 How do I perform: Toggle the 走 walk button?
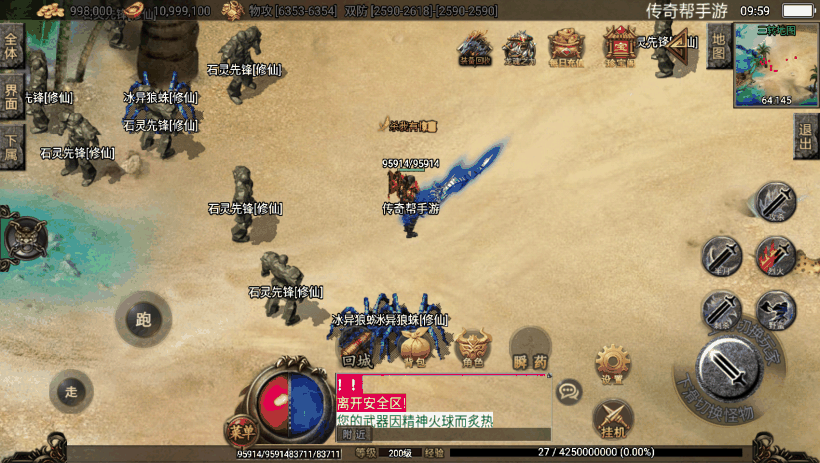[x=71, y=391]
